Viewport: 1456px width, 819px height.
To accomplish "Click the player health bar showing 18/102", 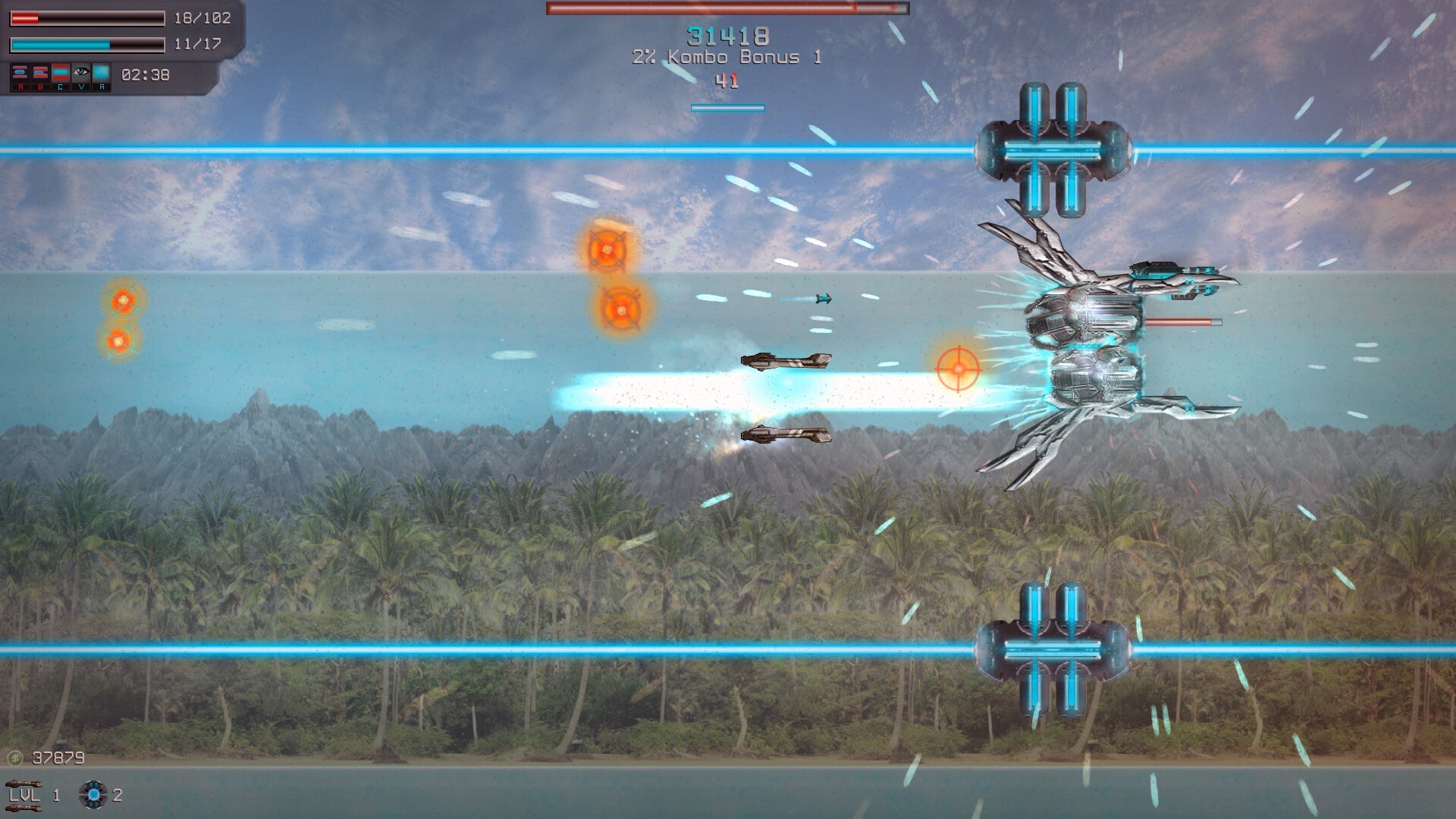I will tap(87, 18).
